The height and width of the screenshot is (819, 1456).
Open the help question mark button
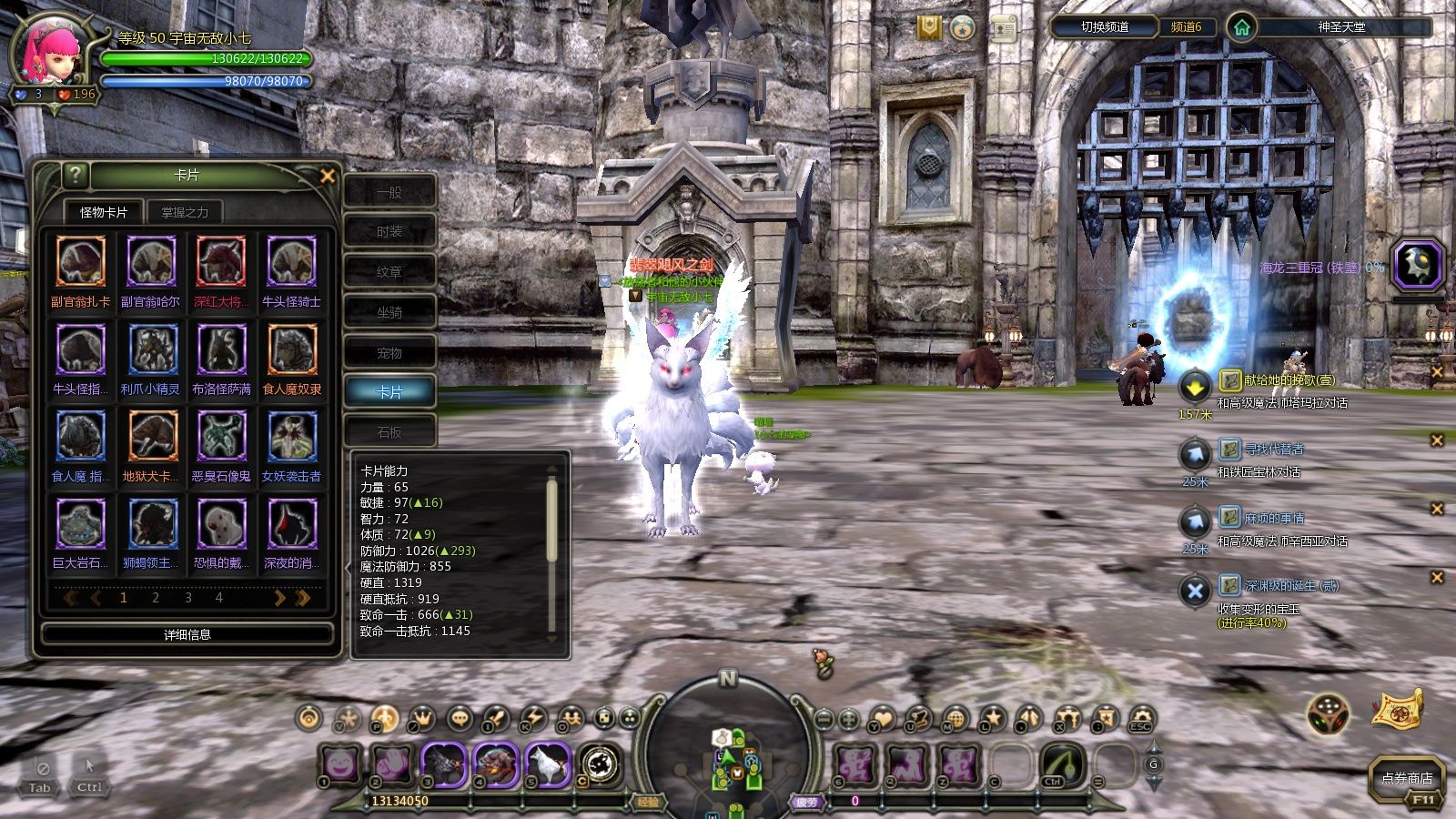76,175
